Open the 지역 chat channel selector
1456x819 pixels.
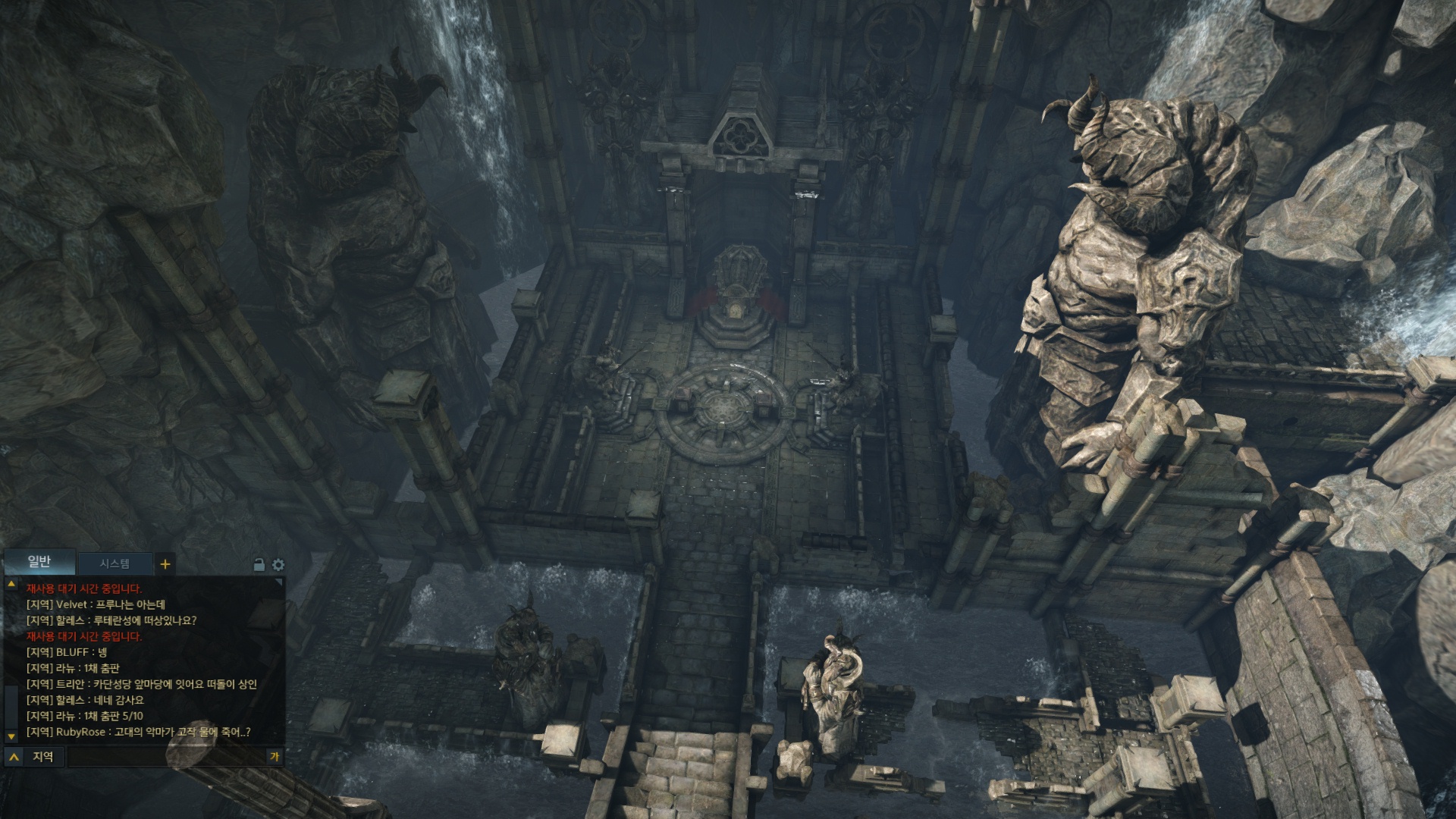[34, 756]
